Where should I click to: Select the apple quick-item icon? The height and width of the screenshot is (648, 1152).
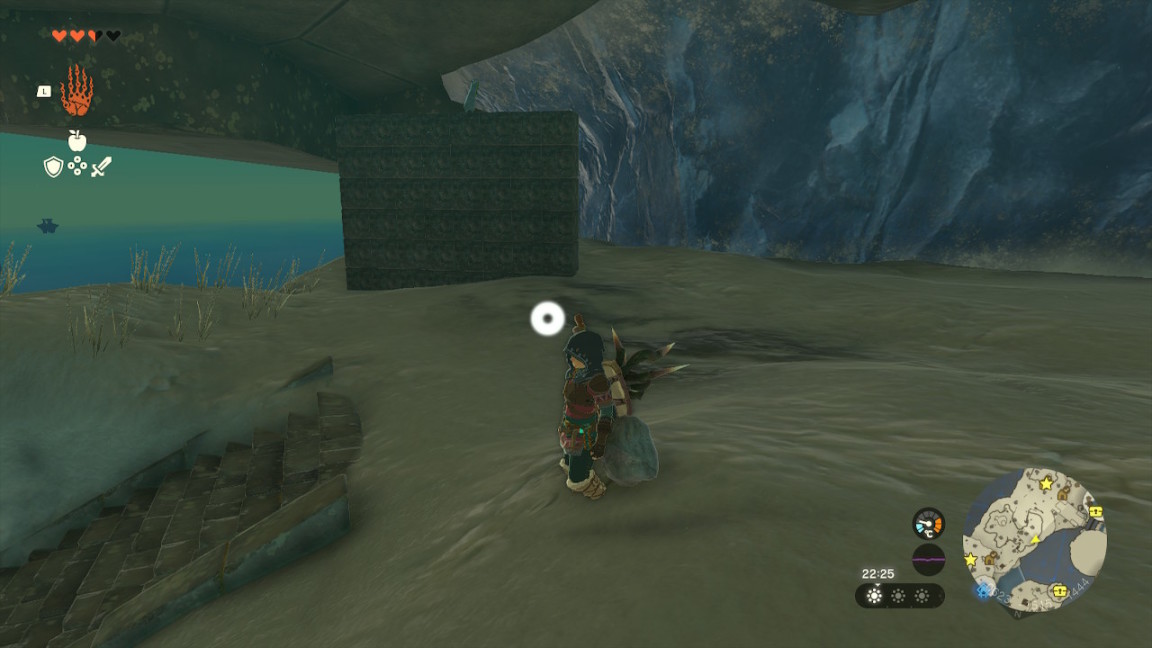coord(77,140)
